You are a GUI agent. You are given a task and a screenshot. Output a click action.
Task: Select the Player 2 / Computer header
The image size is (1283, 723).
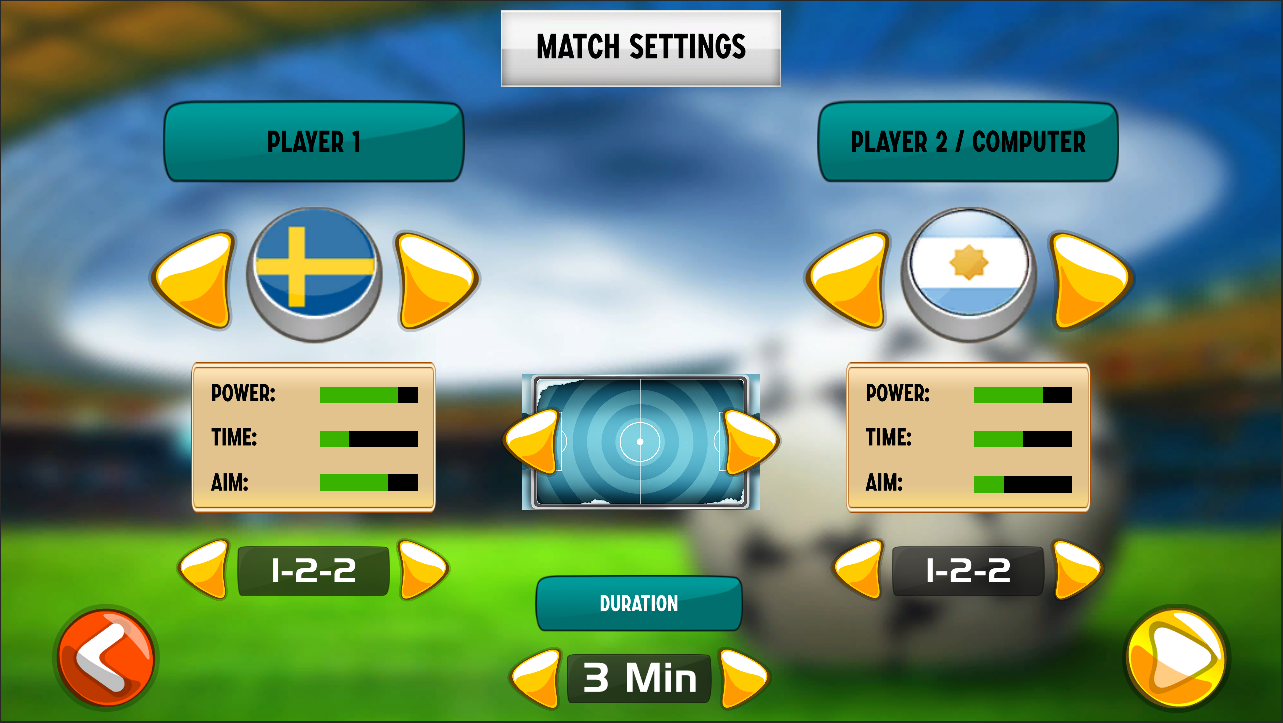click(x=967, y=142)
